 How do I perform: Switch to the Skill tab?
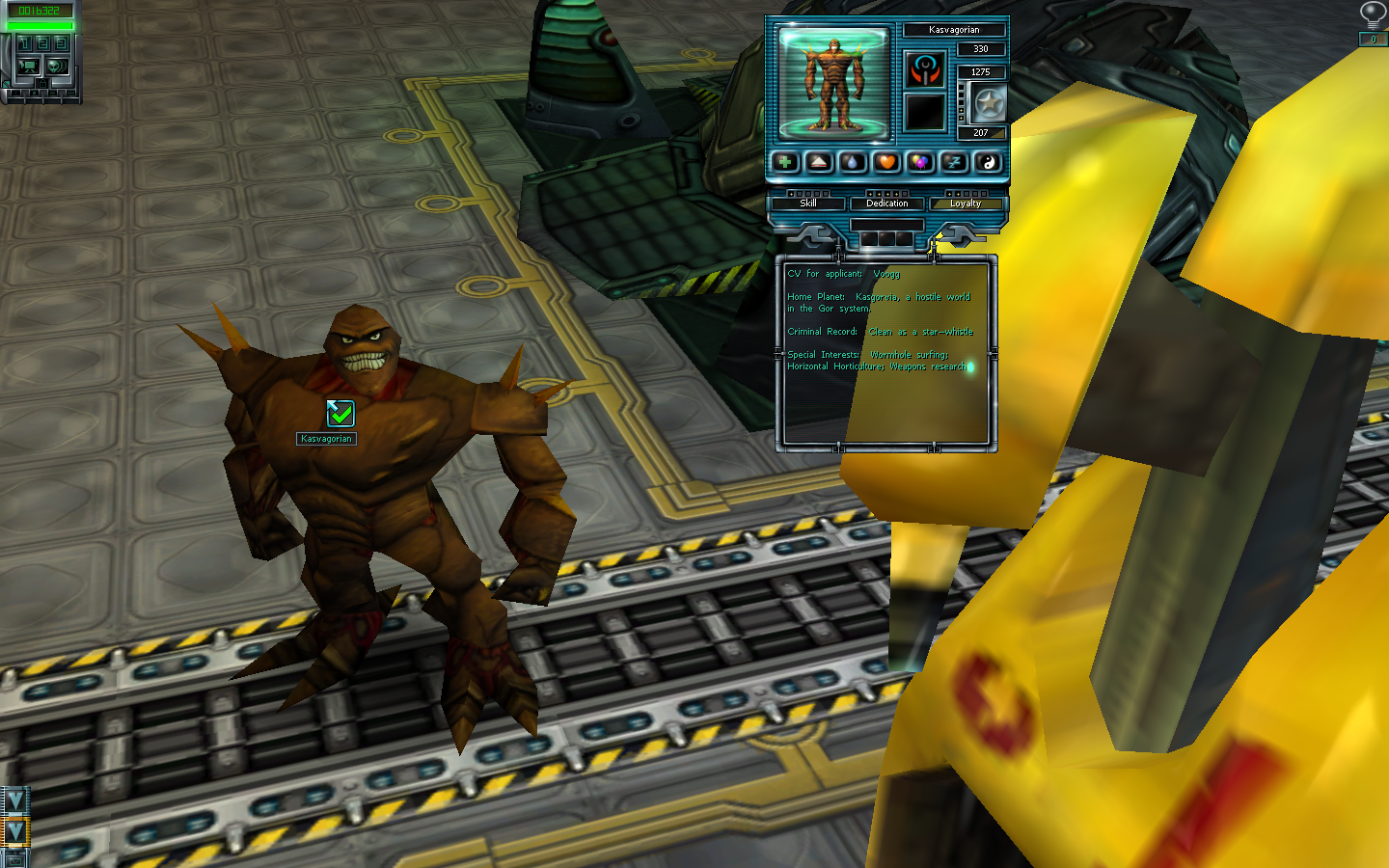tap(808, 203)
